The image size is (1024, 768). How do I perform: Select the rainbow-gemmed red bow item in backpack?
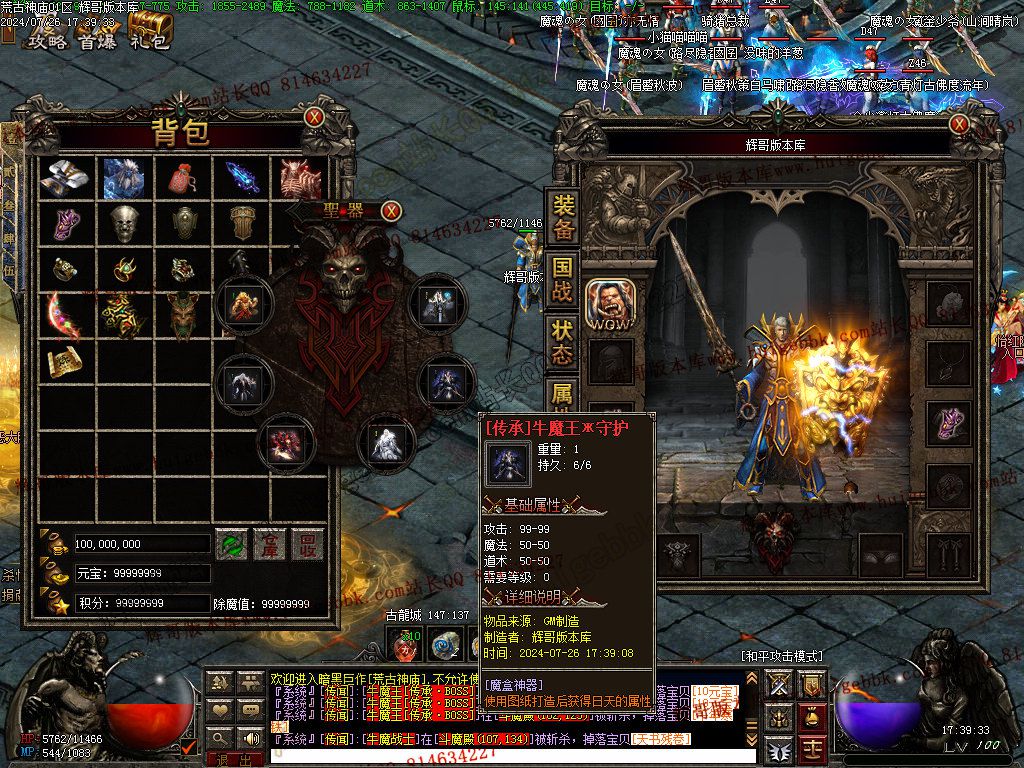[65, 314]
